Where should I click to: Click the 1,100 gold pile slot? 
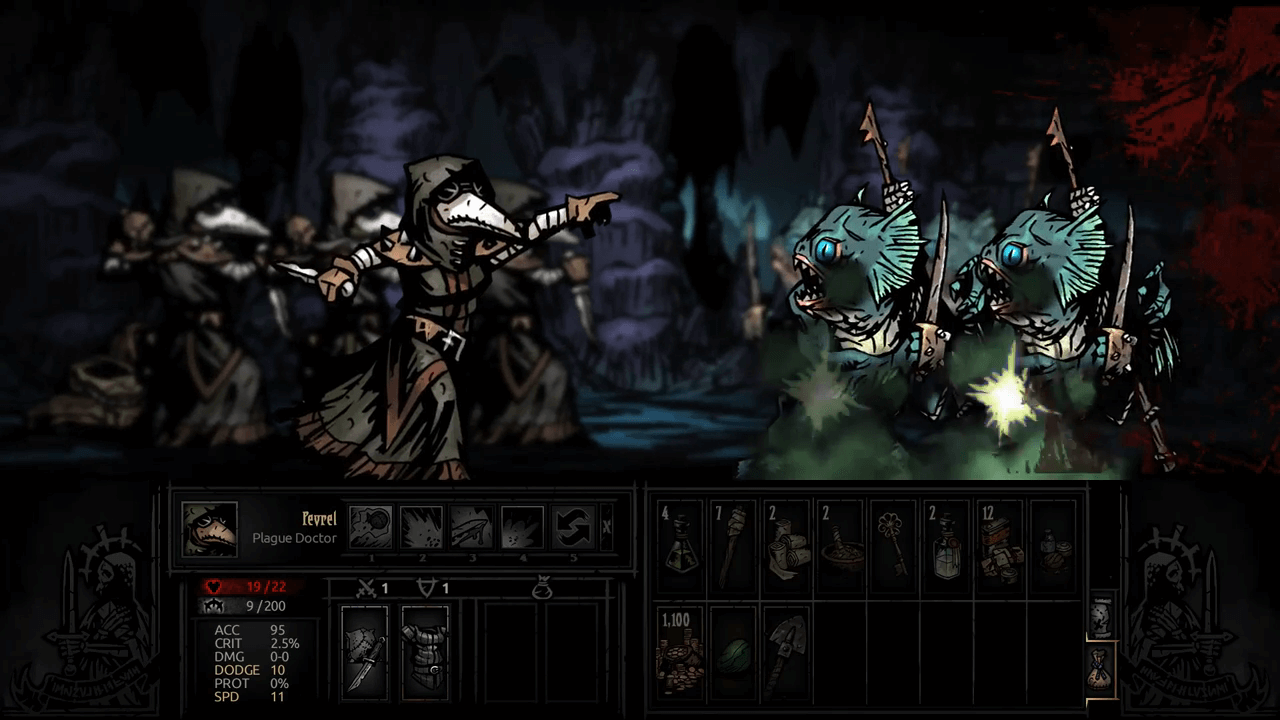coord(681,650)
